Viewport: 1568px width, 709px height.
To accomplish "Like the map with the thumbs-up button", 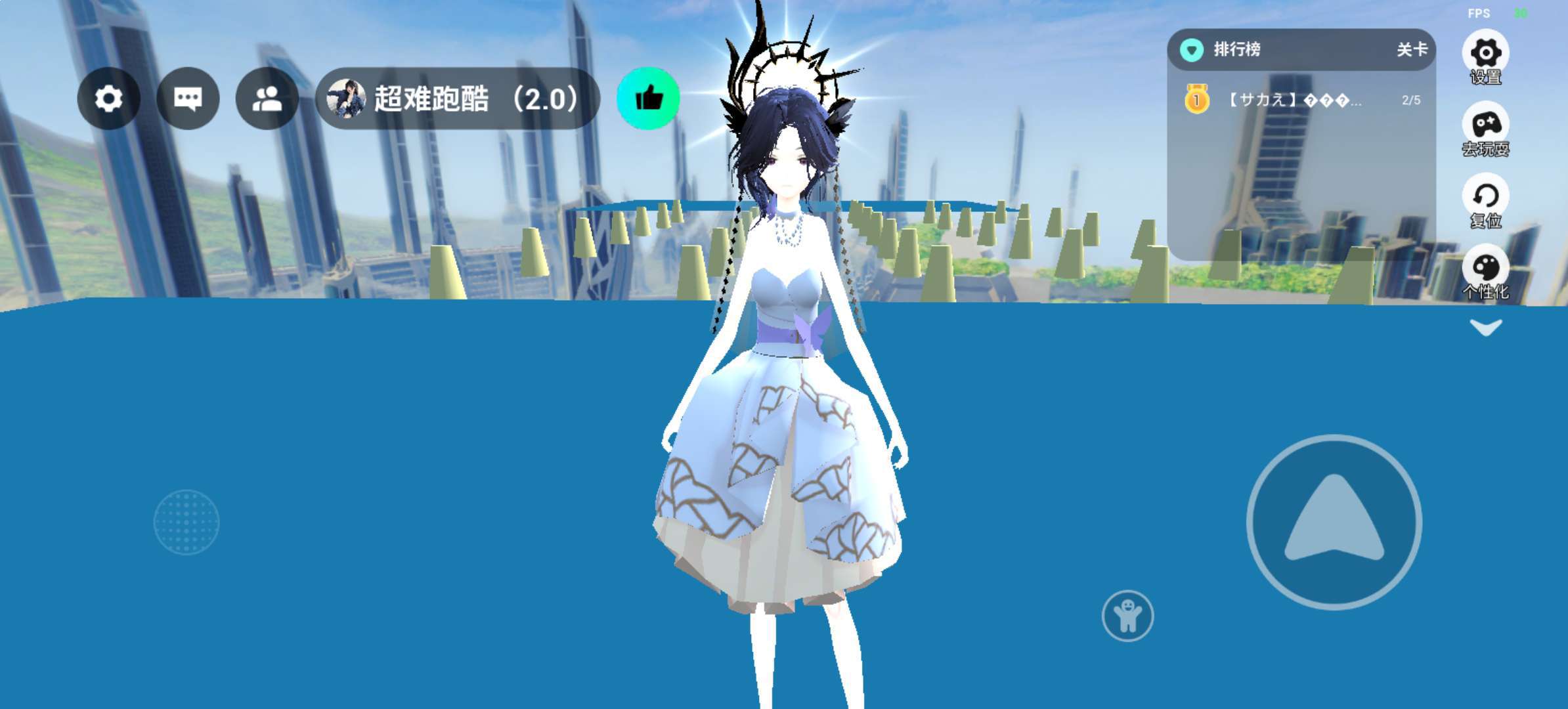I will (x=648, y=98).
